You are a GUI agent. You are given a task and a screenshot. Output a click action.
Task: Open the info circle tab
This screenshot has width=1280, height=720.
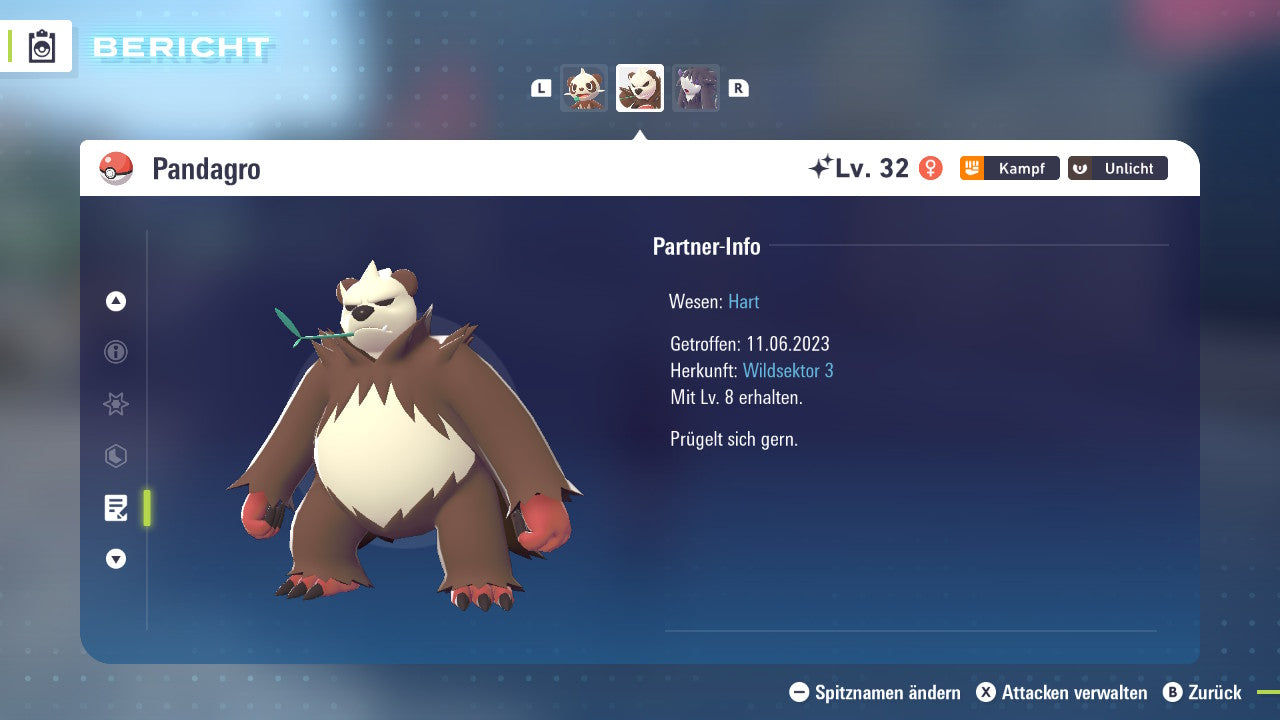pos(116,352)
